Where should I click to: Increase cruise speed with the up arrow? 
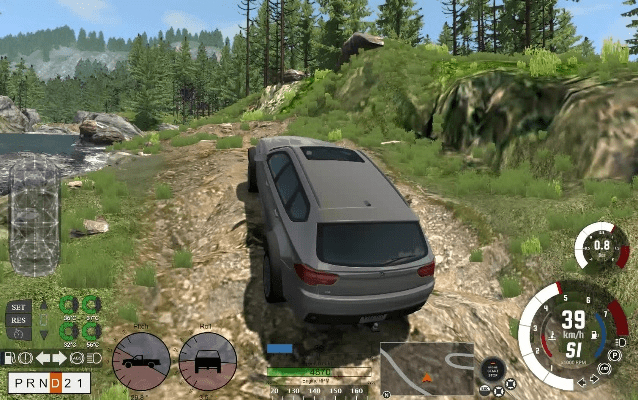tap(42, 306)
